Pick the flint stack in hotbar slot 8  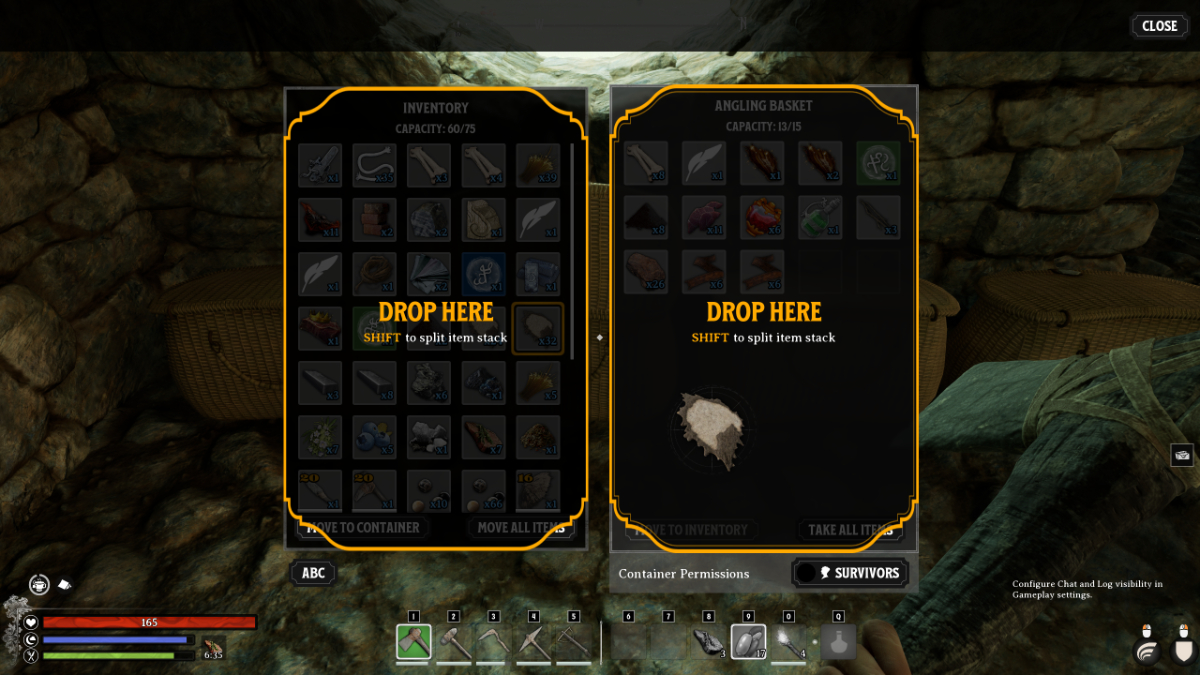pos(709,642)
